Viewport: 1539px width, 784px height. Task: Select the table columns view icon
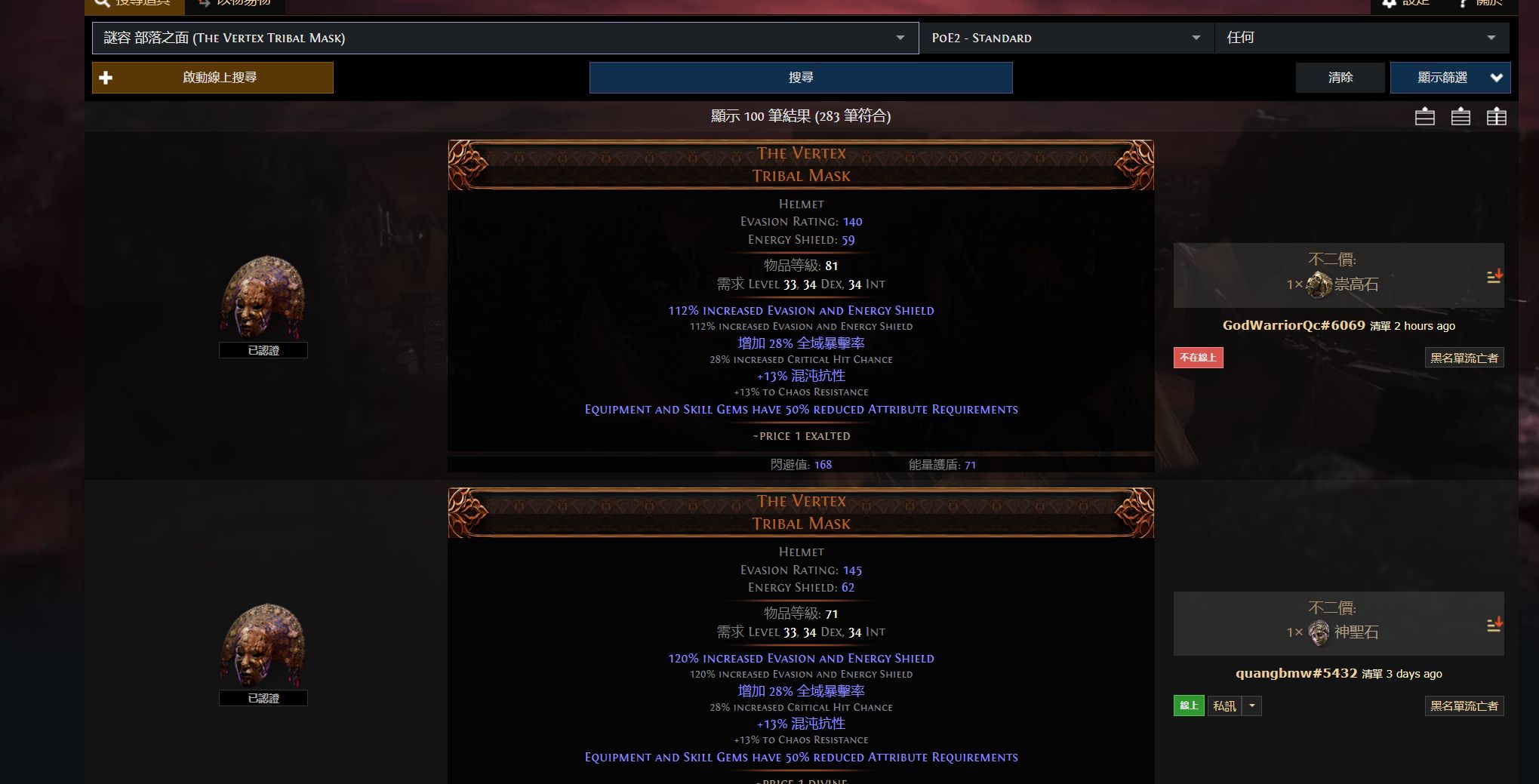click(1497, 117)
